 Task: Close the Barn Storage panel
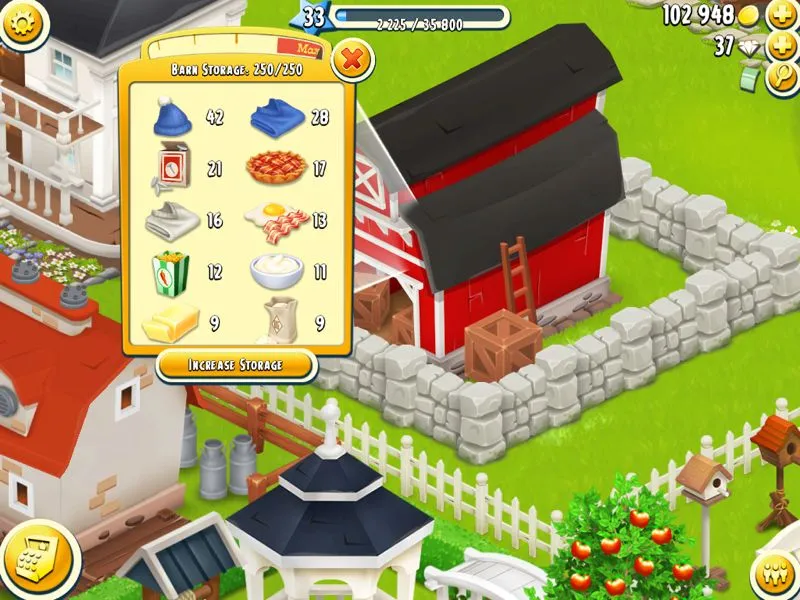click(x=352, y=60)
